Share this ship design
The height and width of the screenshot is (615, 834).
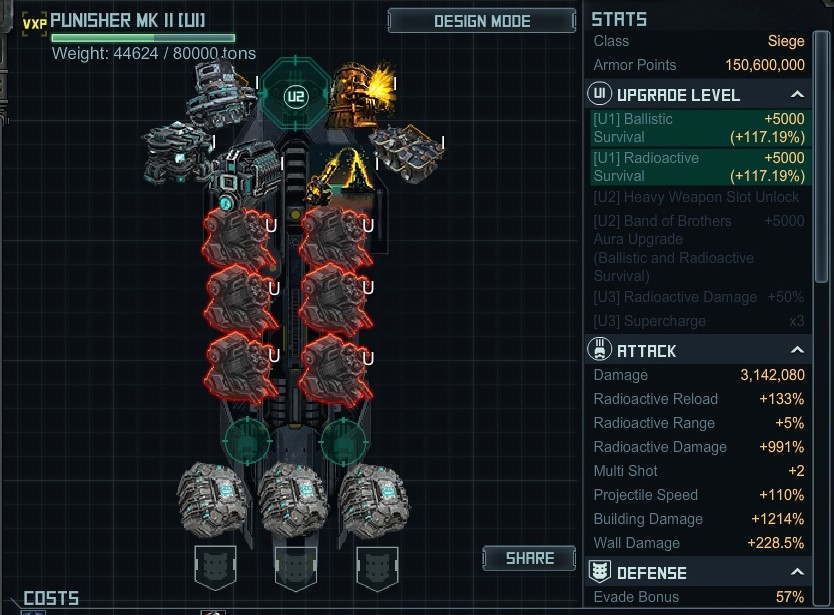coord(529,558)
